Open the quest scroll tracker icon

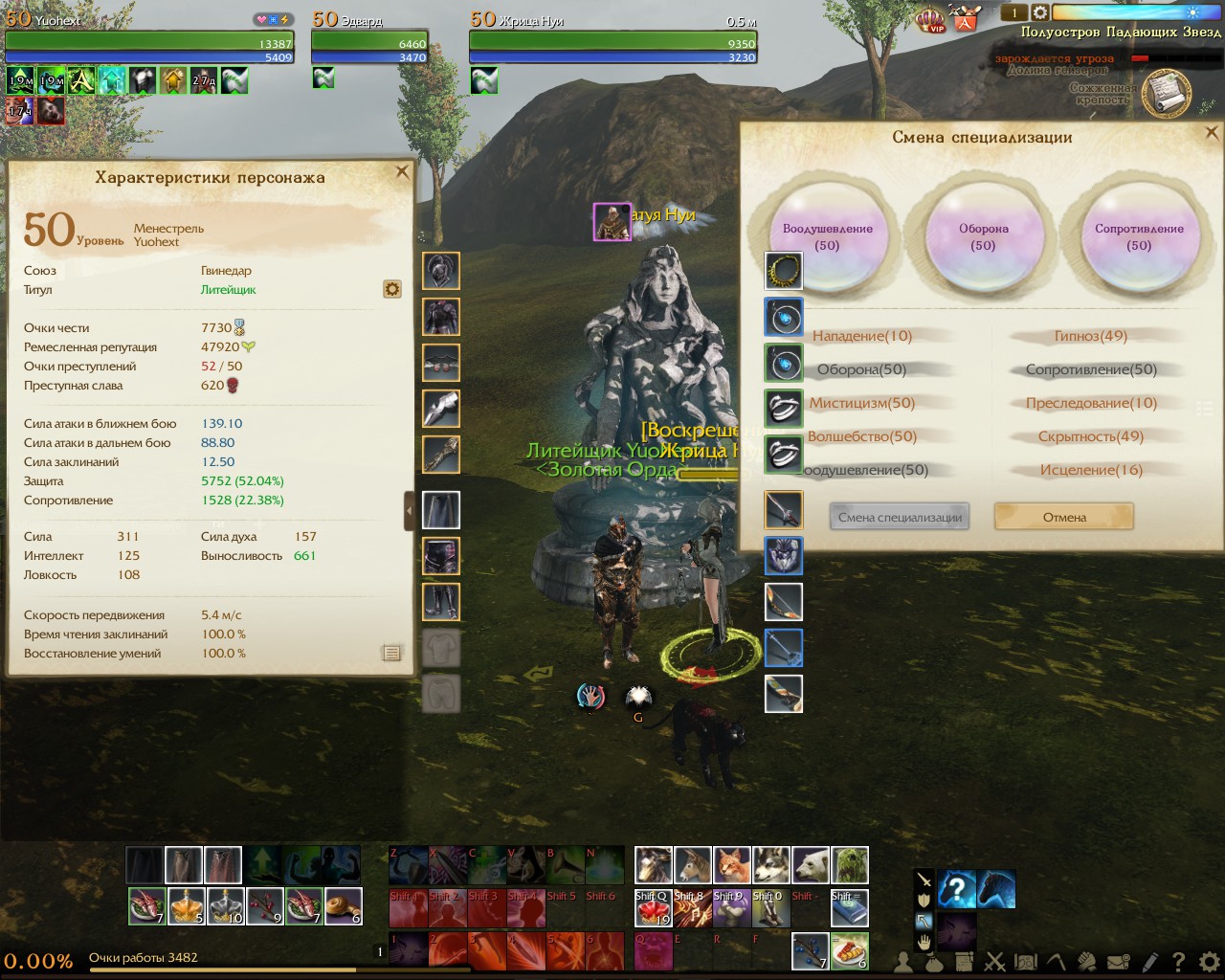click(1167, 94)
